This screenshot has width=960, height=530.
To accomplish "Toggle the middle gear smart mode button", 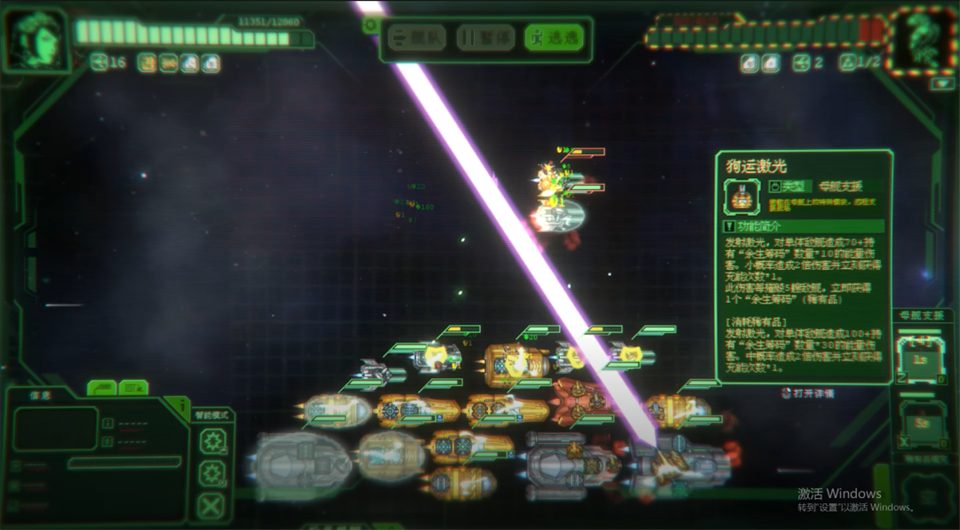I will click(212, 472).
